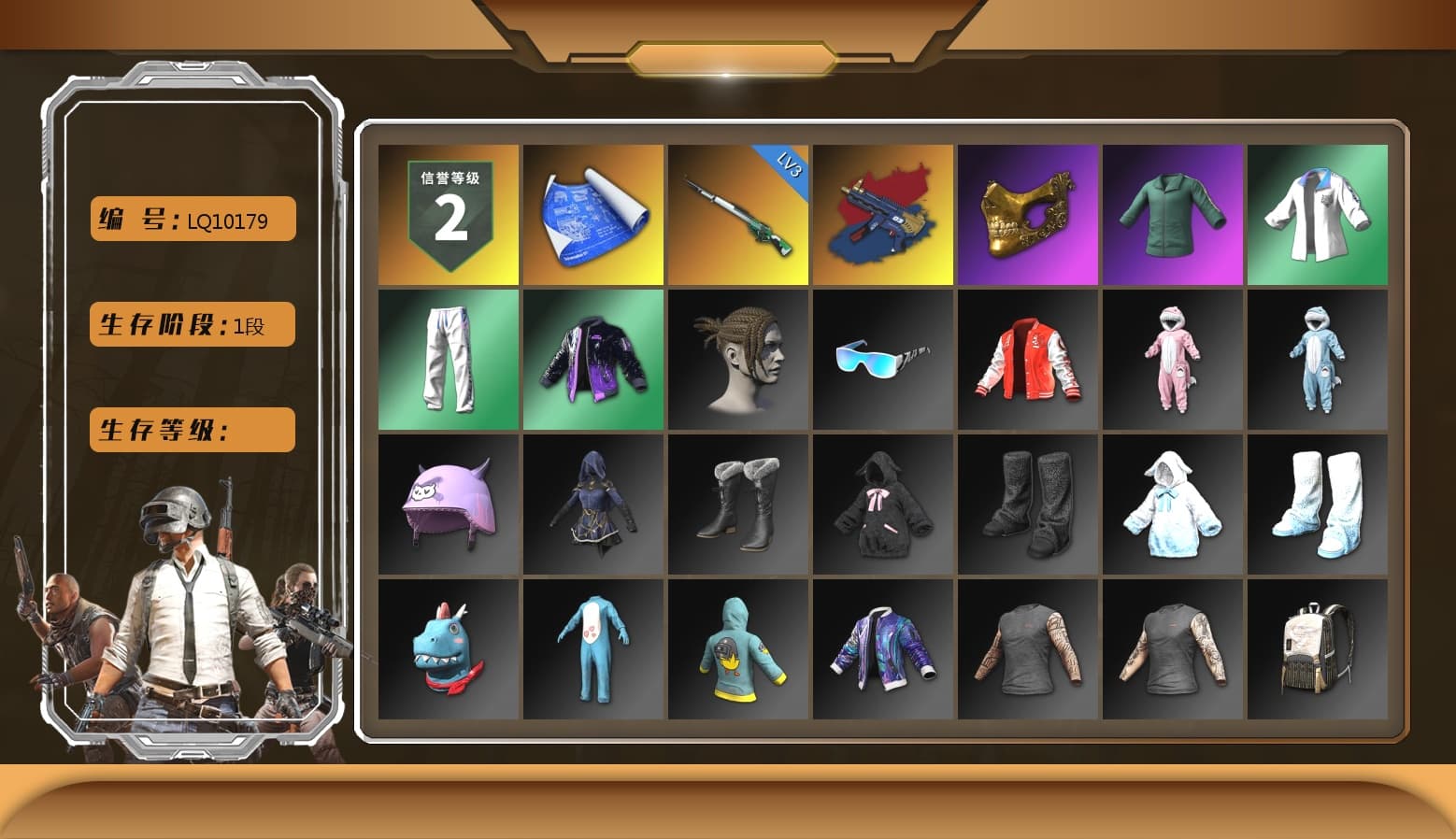Open the China map weapon skin

click(882, 214)
